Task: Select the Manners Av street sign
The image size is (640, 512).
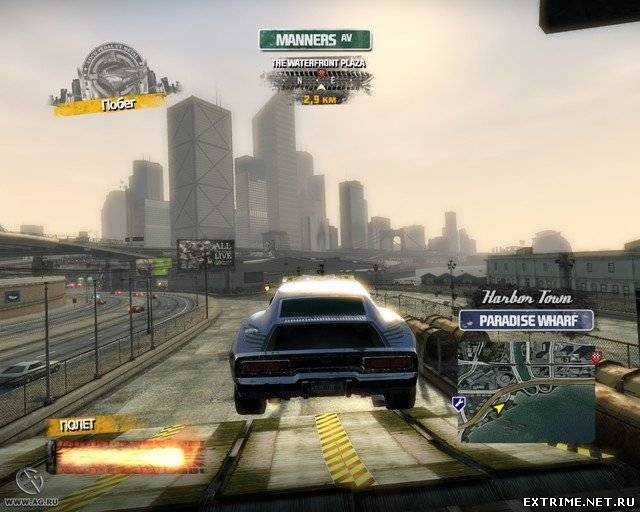Action: [x=315, y=40]
